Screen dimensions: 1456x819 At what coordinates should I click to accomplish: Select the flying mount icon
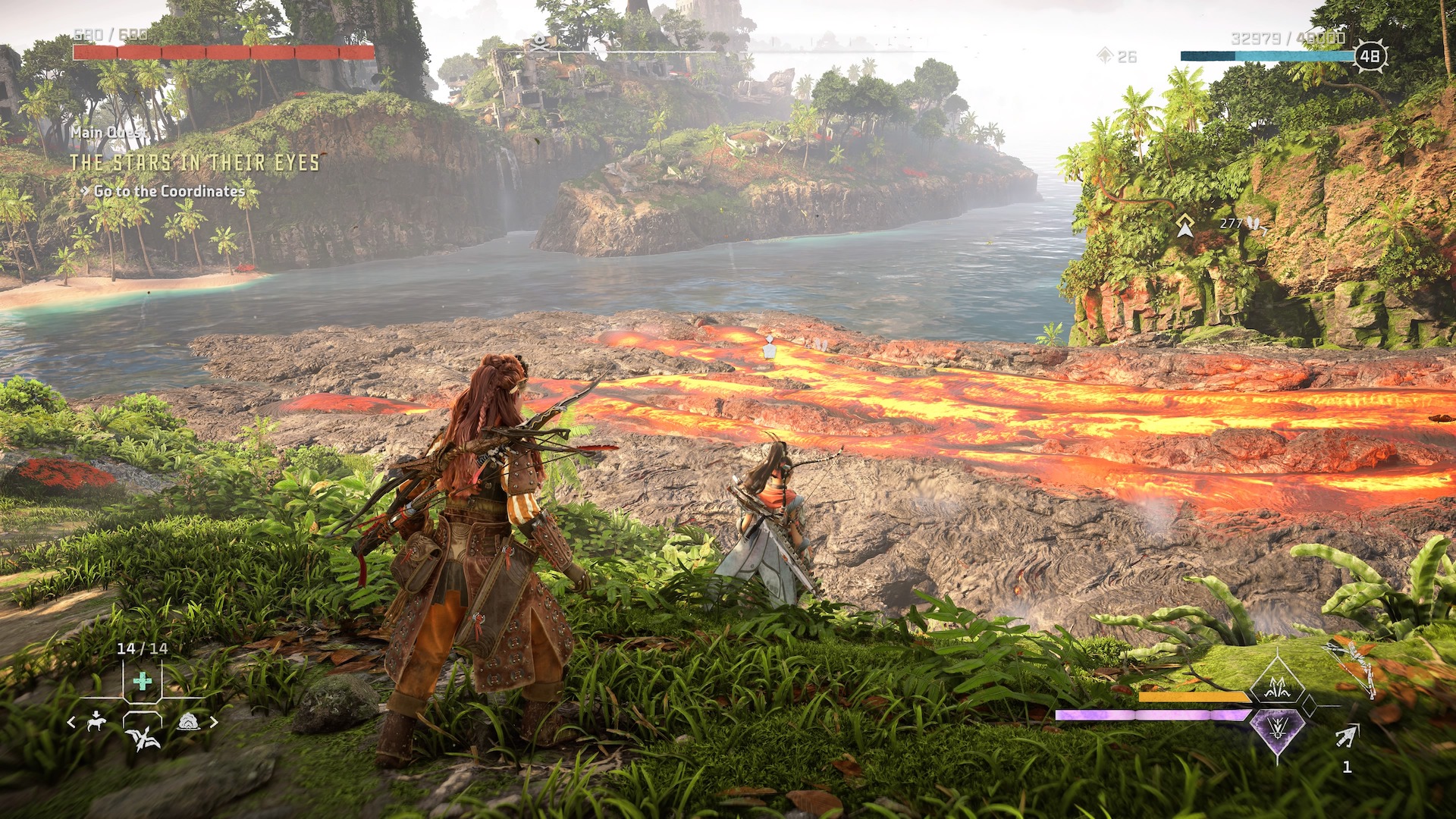coord(143,736)
